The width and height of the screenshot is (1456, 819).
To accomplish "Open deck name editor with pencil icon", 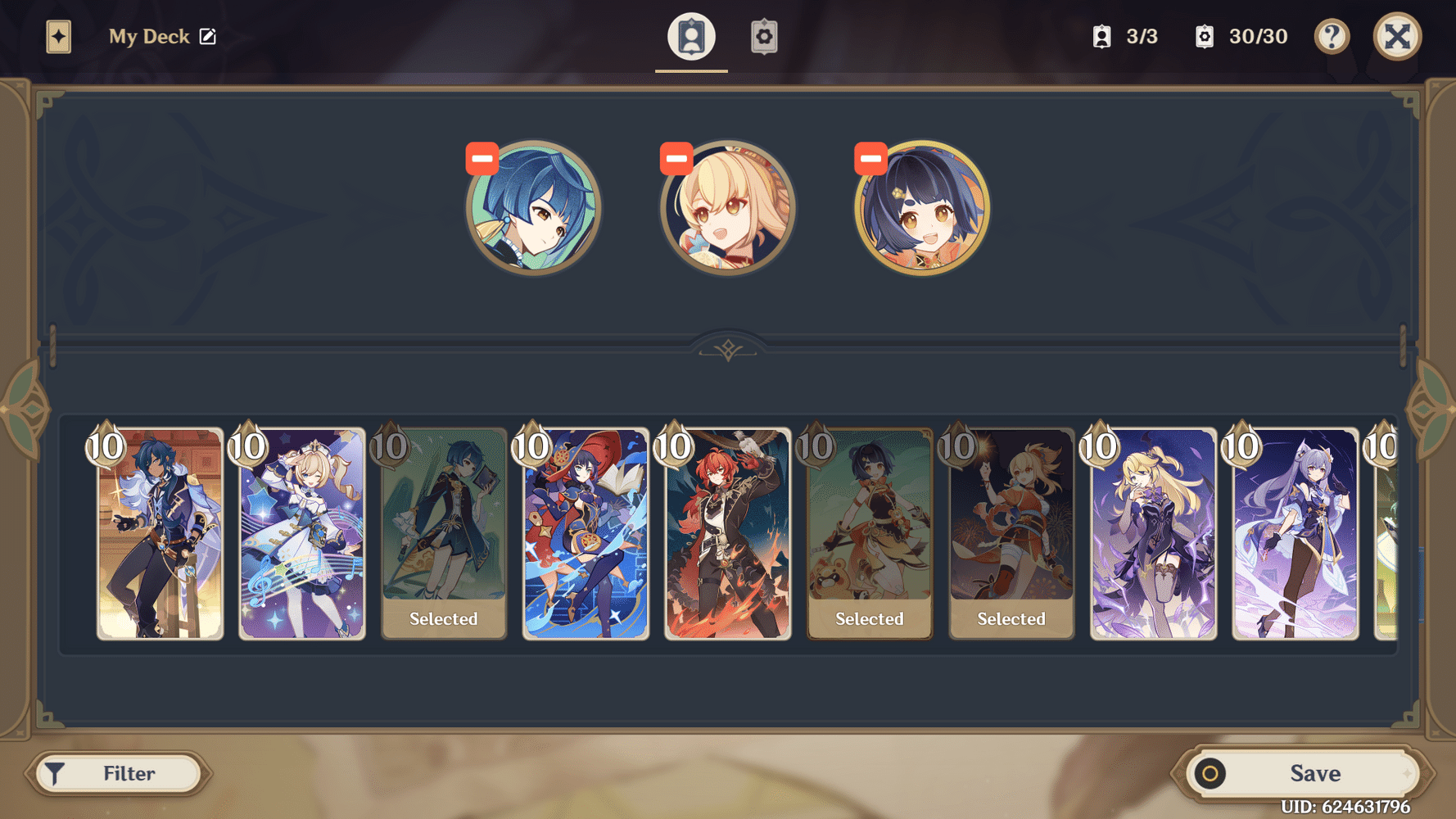I will [210, 36].
